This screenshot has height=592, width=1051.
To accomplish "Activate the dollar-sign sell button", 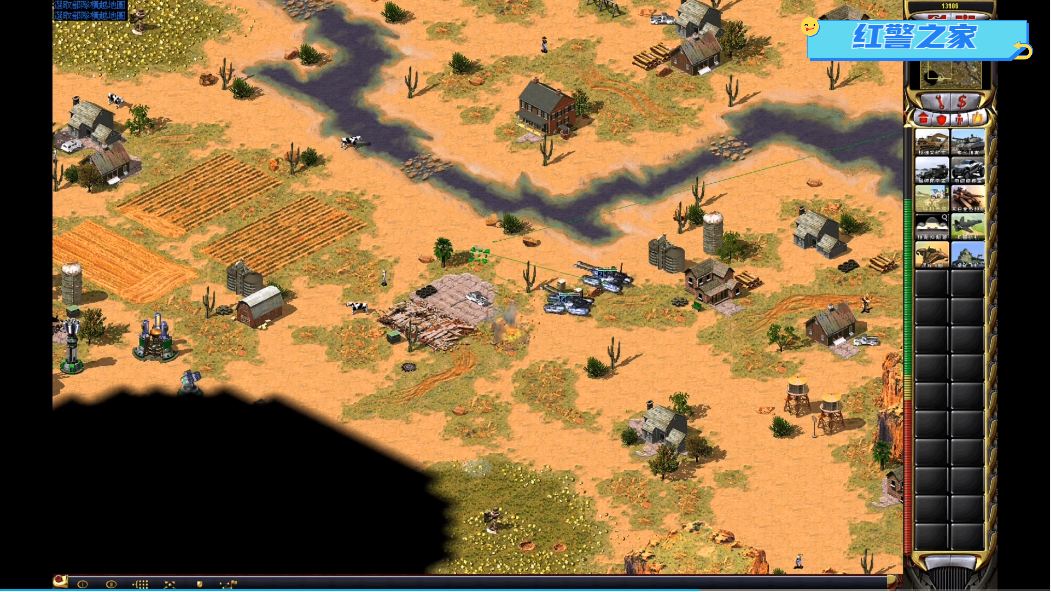I will (x=962, y=102).
